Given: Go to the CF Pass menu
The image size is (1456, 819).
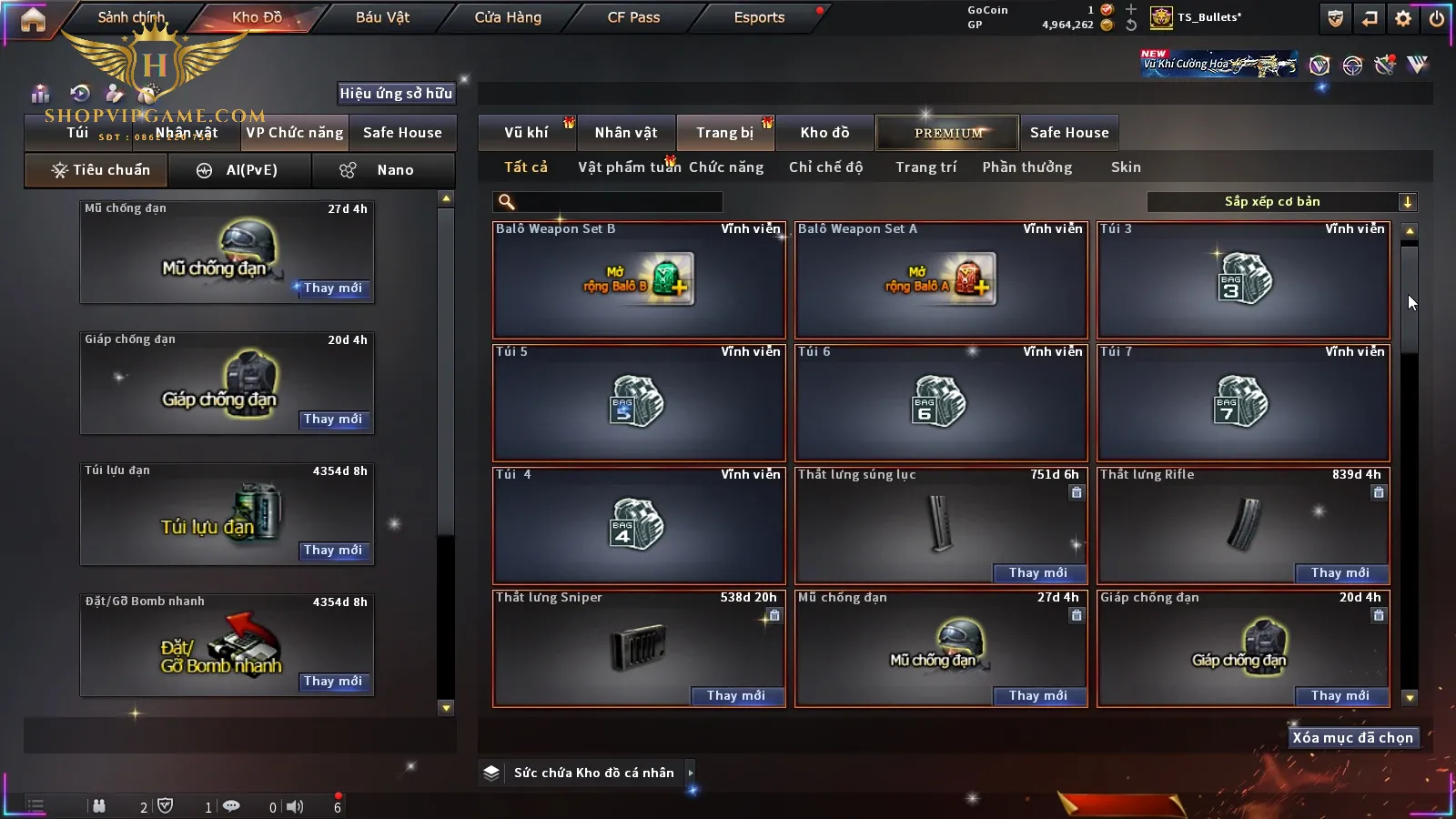Looking at the screenshot, I should click(x=633, y=17).
